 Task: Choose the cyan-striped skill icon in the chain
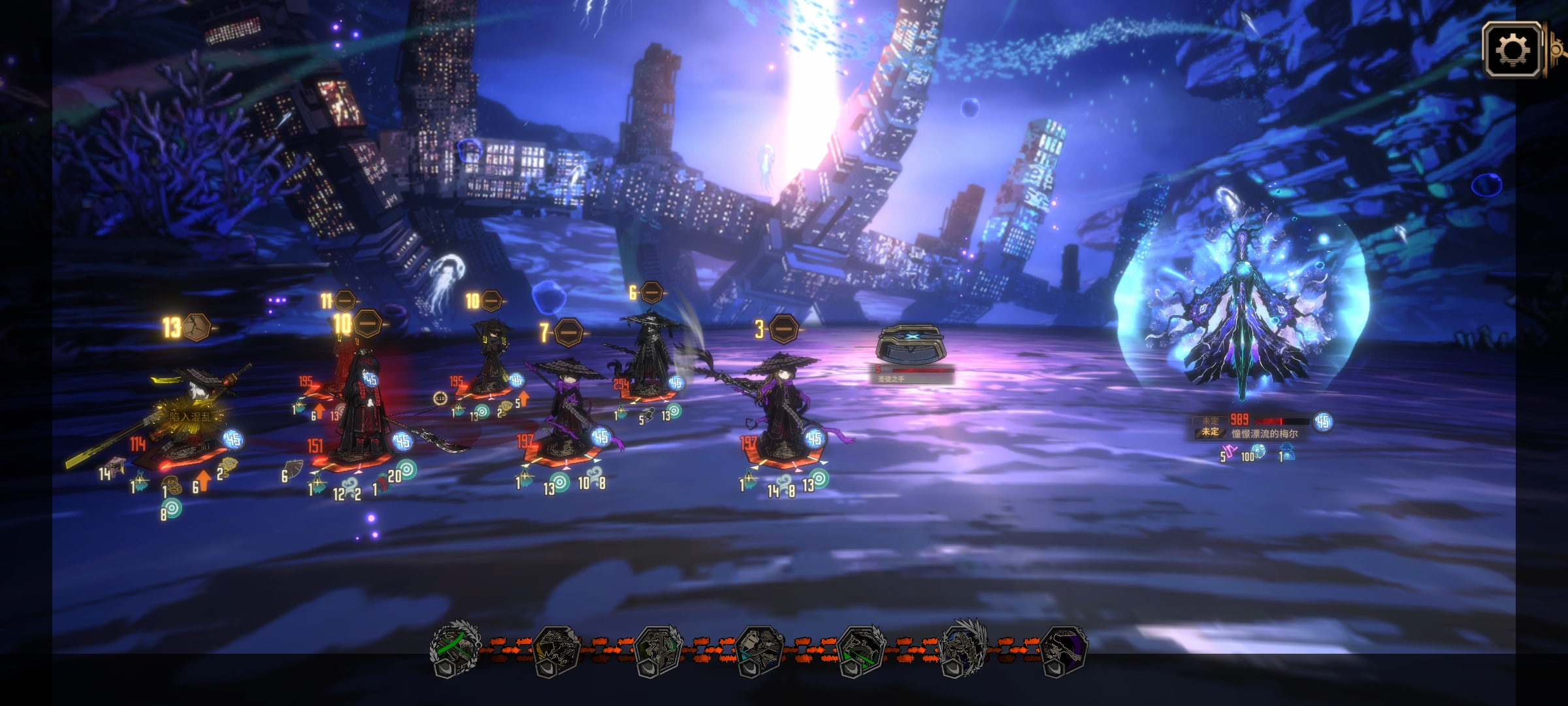coord(759,649)
